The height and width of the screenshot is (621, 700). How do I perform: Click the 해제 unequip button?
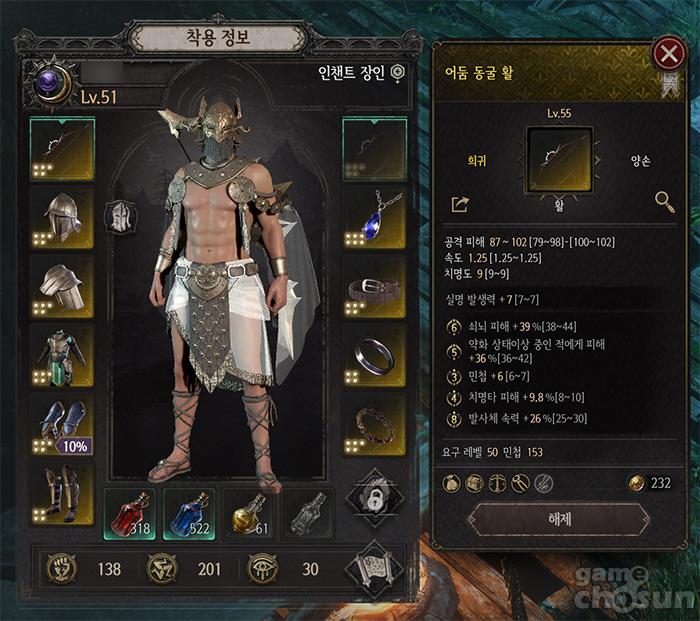559,519
